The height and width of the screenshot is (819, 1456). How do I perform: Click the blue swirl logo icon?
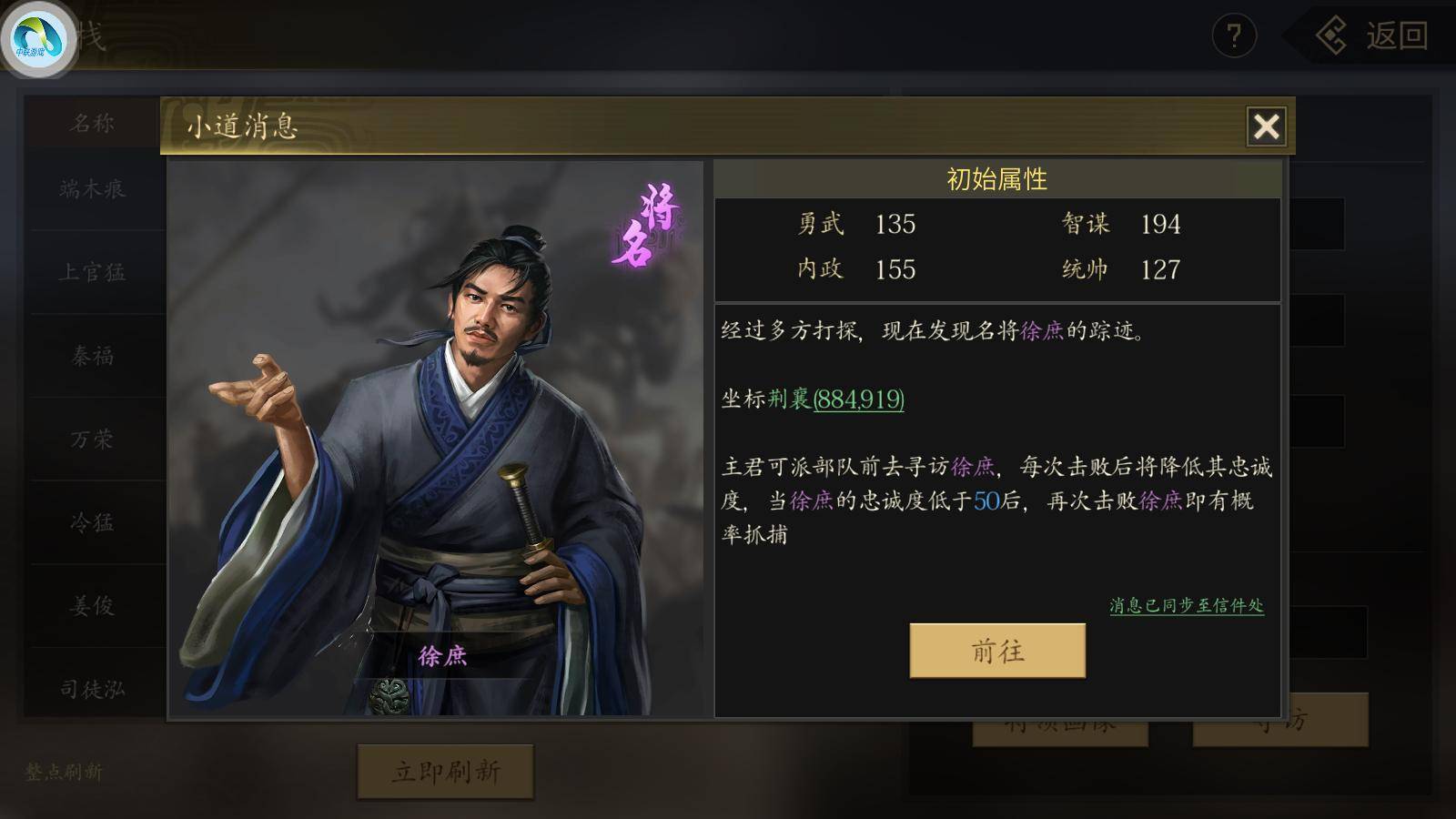(38, 38)
